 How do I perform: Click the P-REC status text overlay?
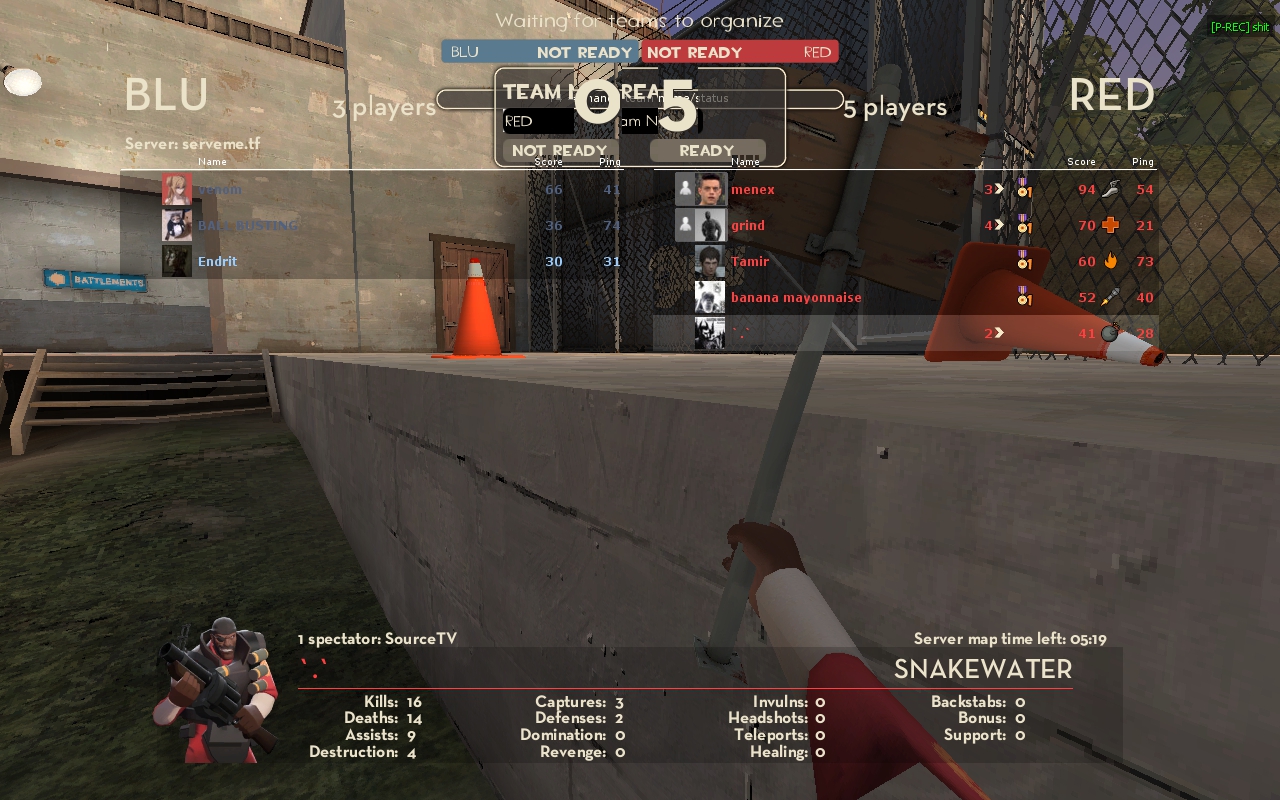tap(1239, 27)
